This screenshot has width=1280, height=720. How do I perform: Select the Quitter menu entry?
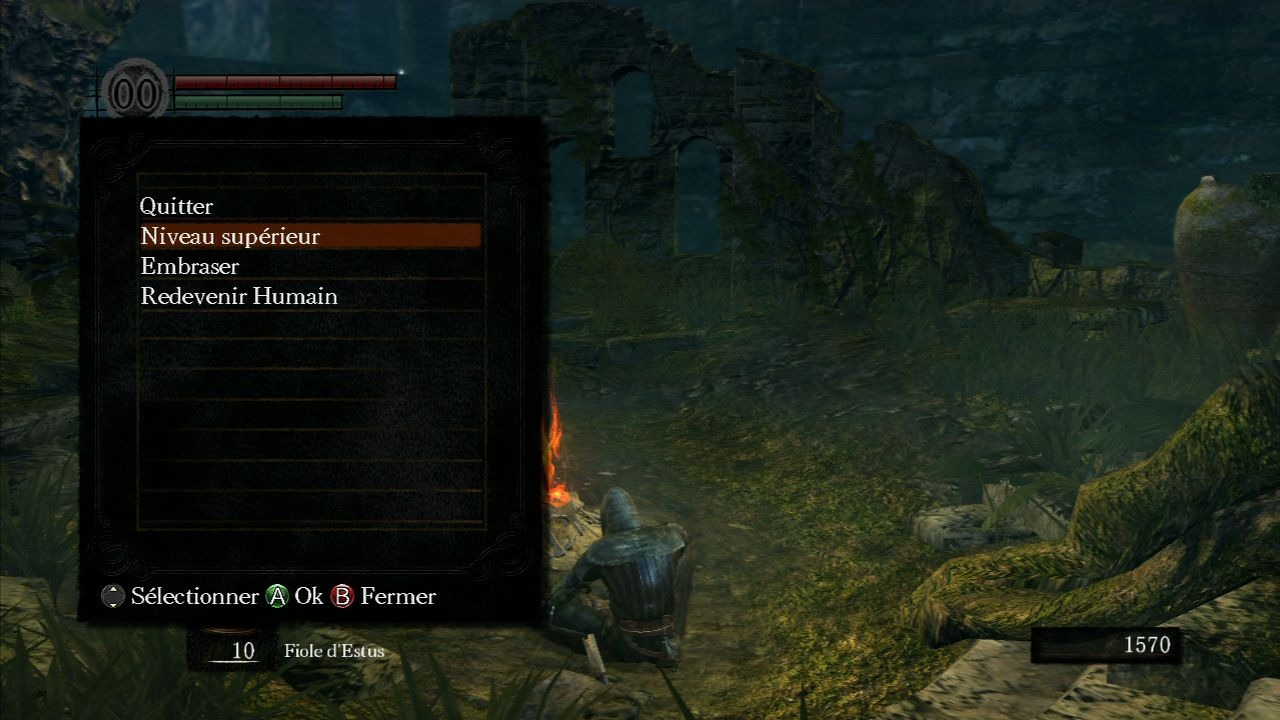(x=177, y=206)
